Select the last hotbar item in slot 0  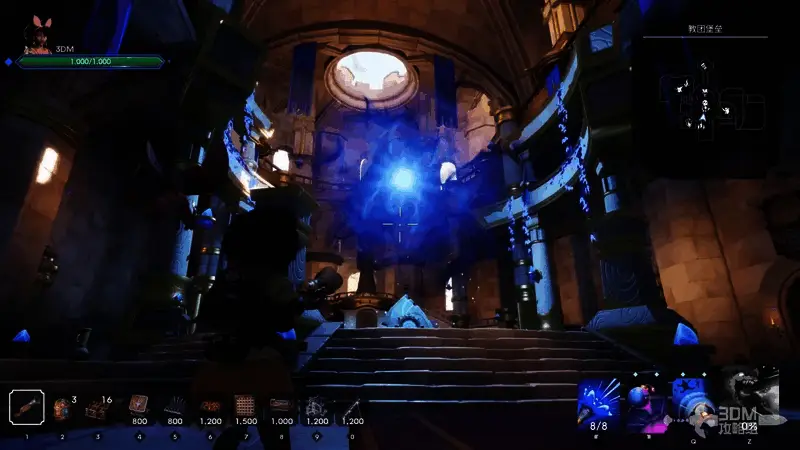352,406
